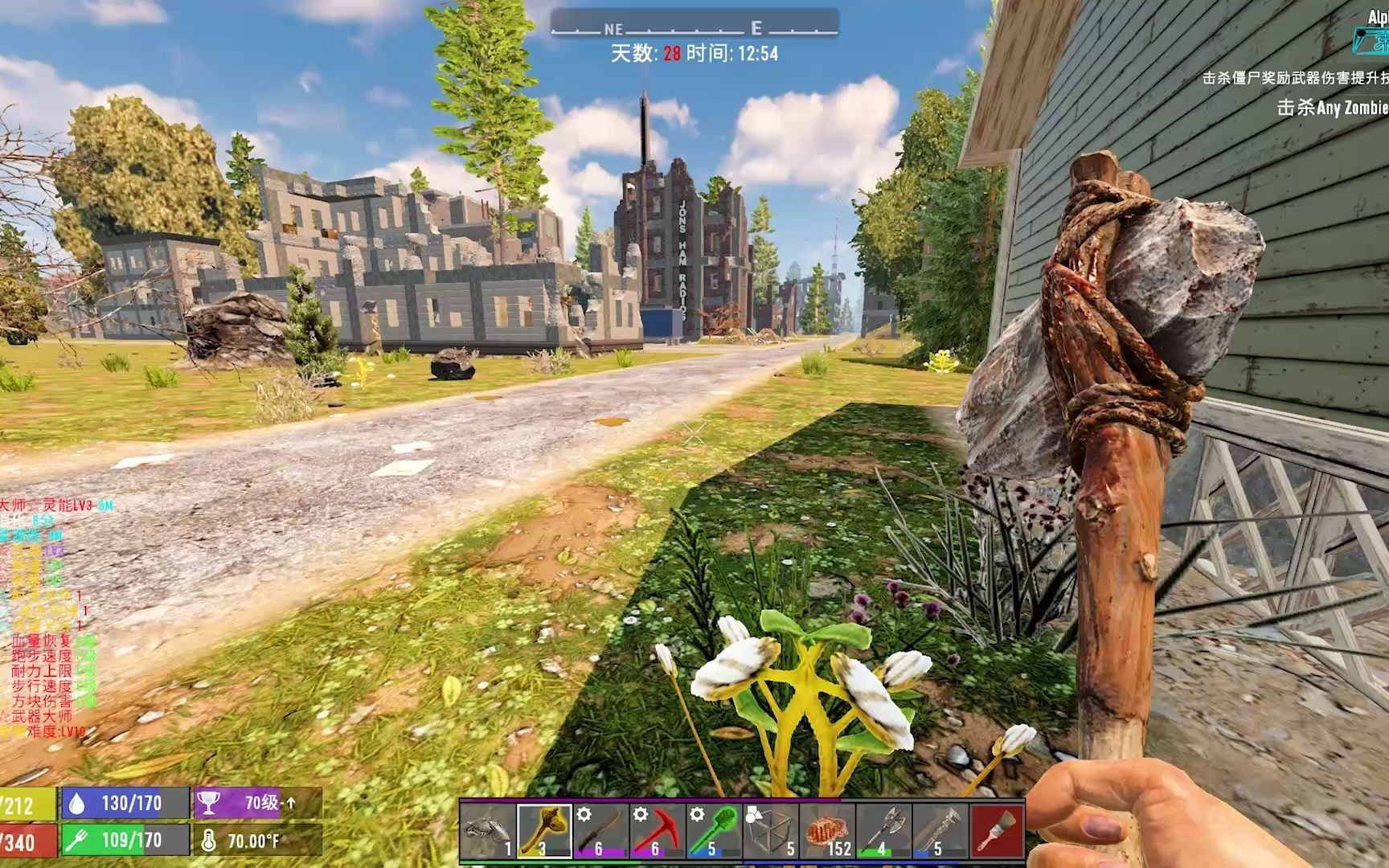
Task: Pick the grilled meat stack
Action: click(827, 830)
